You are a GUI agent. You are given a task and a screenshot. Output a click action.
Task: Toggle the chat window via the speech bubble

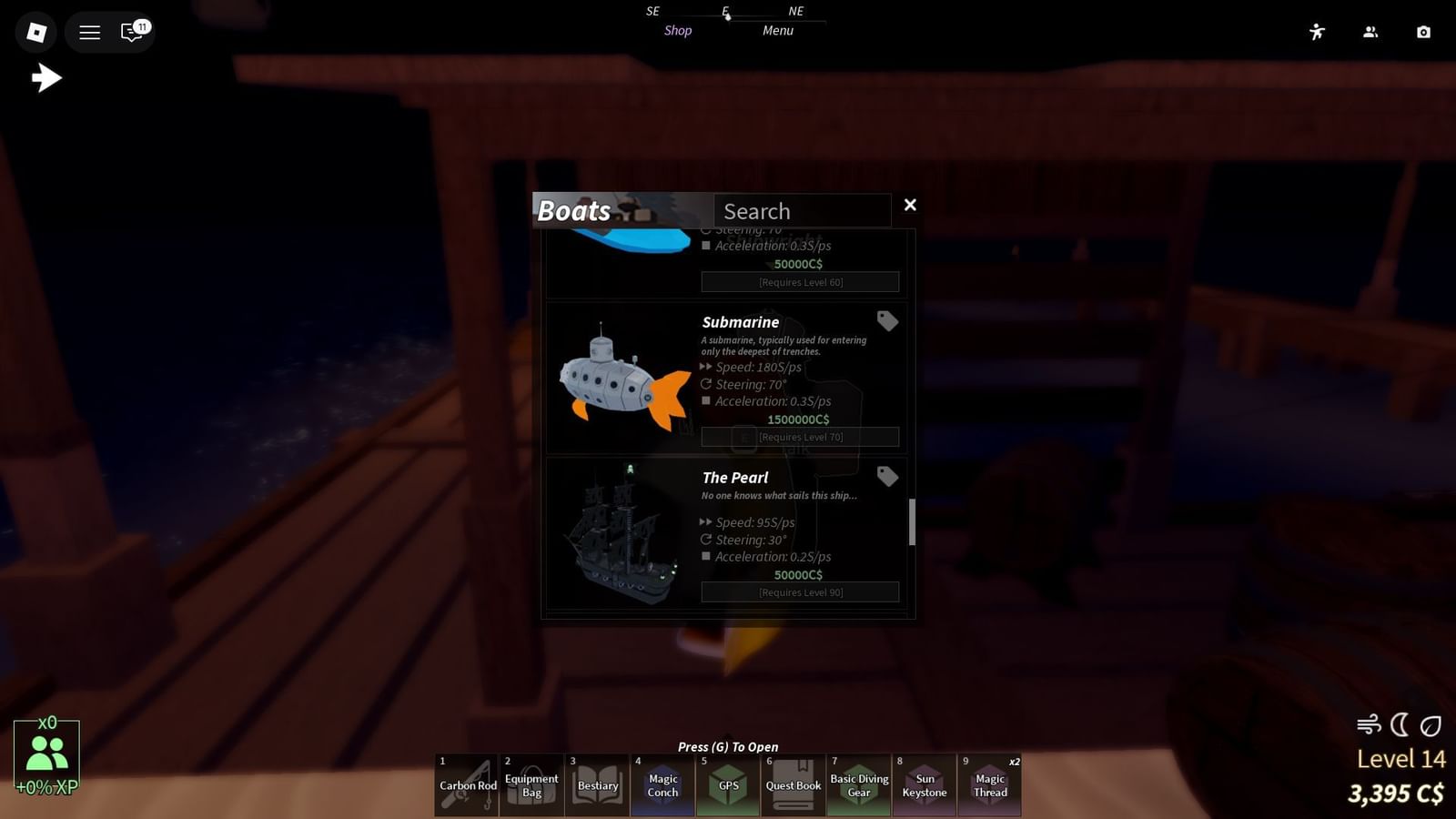tap(130, 32)
